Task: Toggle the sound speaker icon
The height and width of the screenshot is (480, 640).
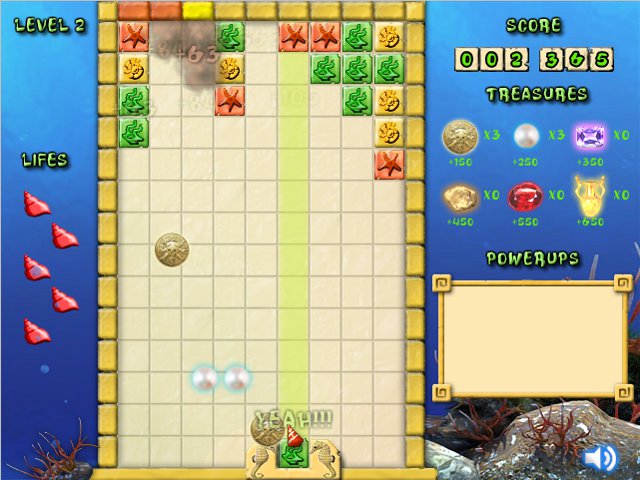Action: click(600, 458)
